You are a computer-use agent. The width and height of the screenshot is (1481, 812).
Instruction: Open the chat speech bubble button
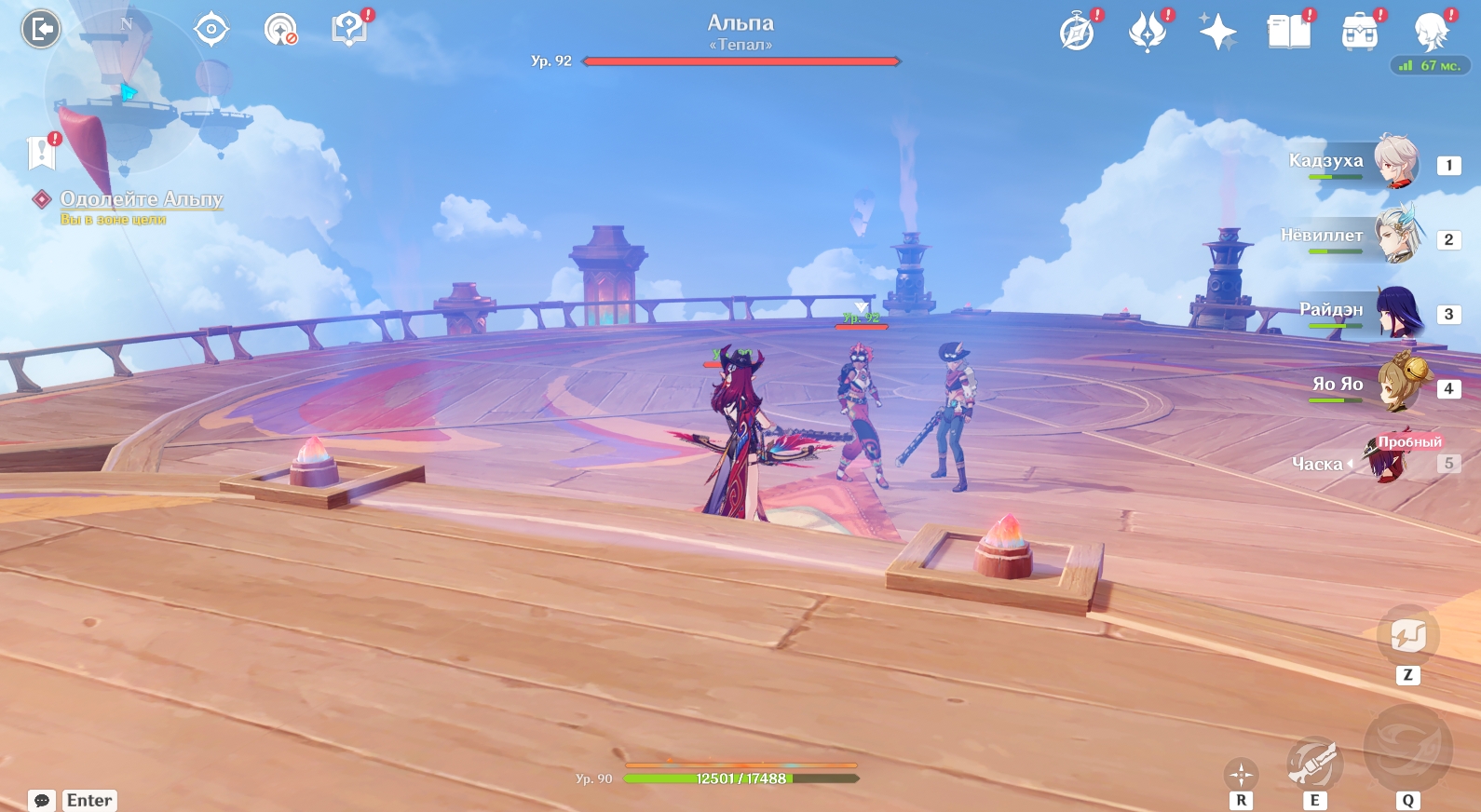42,801
